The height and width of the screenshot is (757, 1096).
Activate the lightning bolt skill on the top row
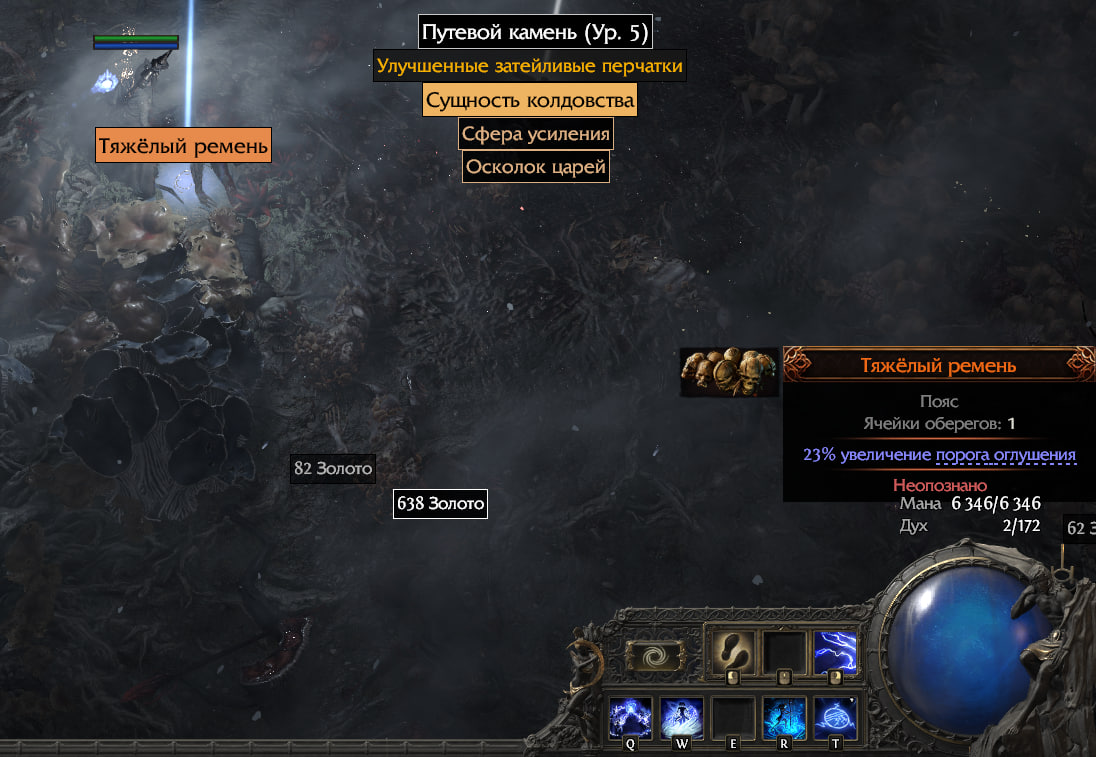click(x=834, y=650)
